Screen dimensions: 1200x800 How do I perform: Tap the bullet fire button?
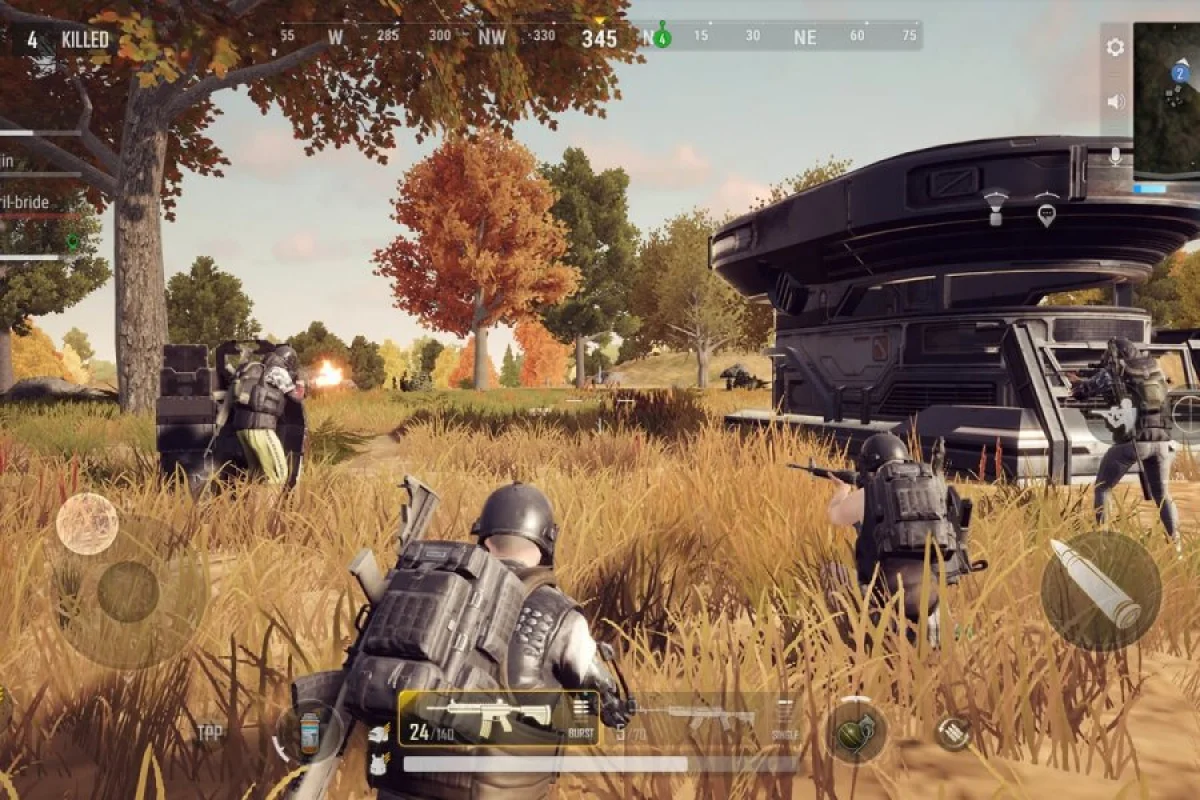pyautogui.click(x=1100, y=591)
